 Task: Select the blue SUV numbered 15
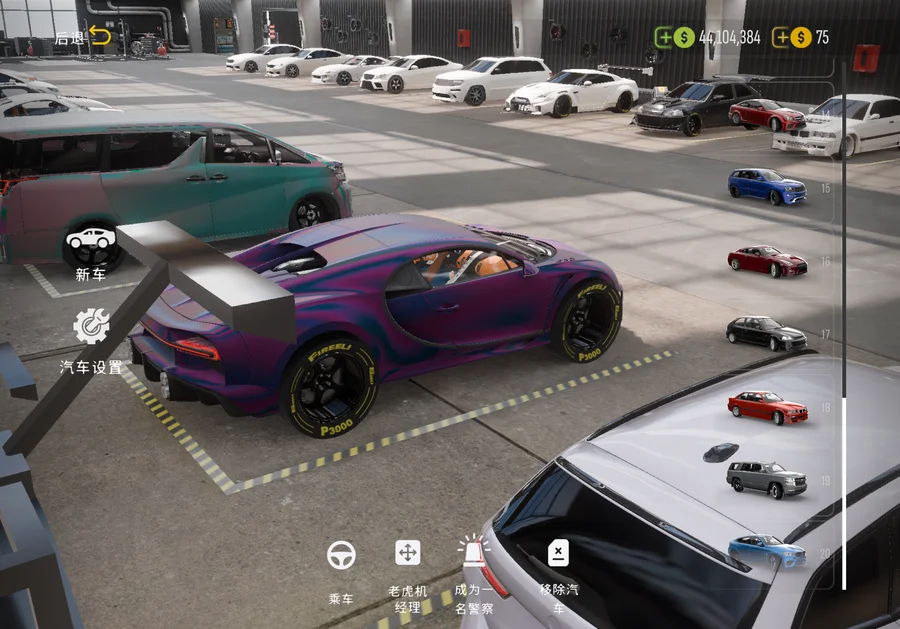click(767, 186)
